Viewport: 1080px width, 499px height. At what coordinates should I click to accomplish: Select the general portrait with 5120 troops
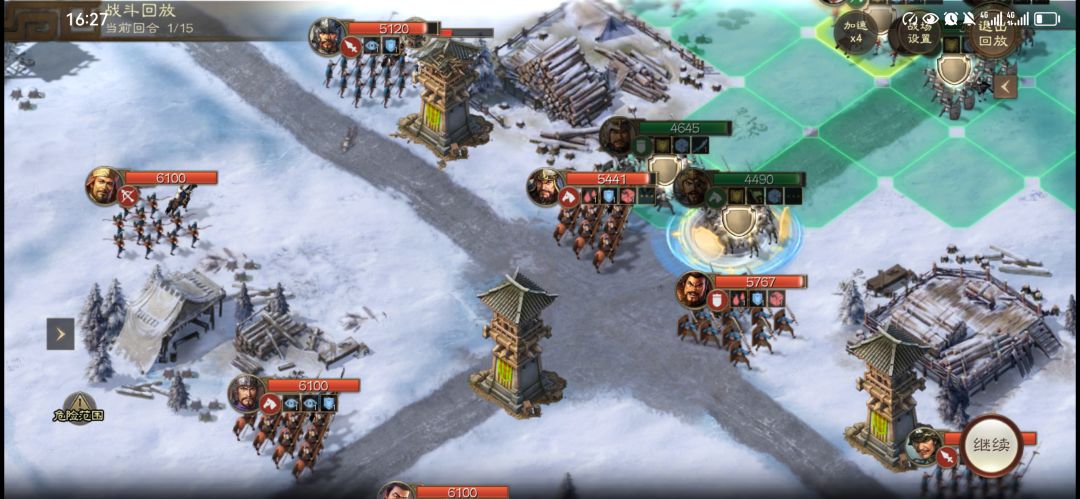point(328,36)
